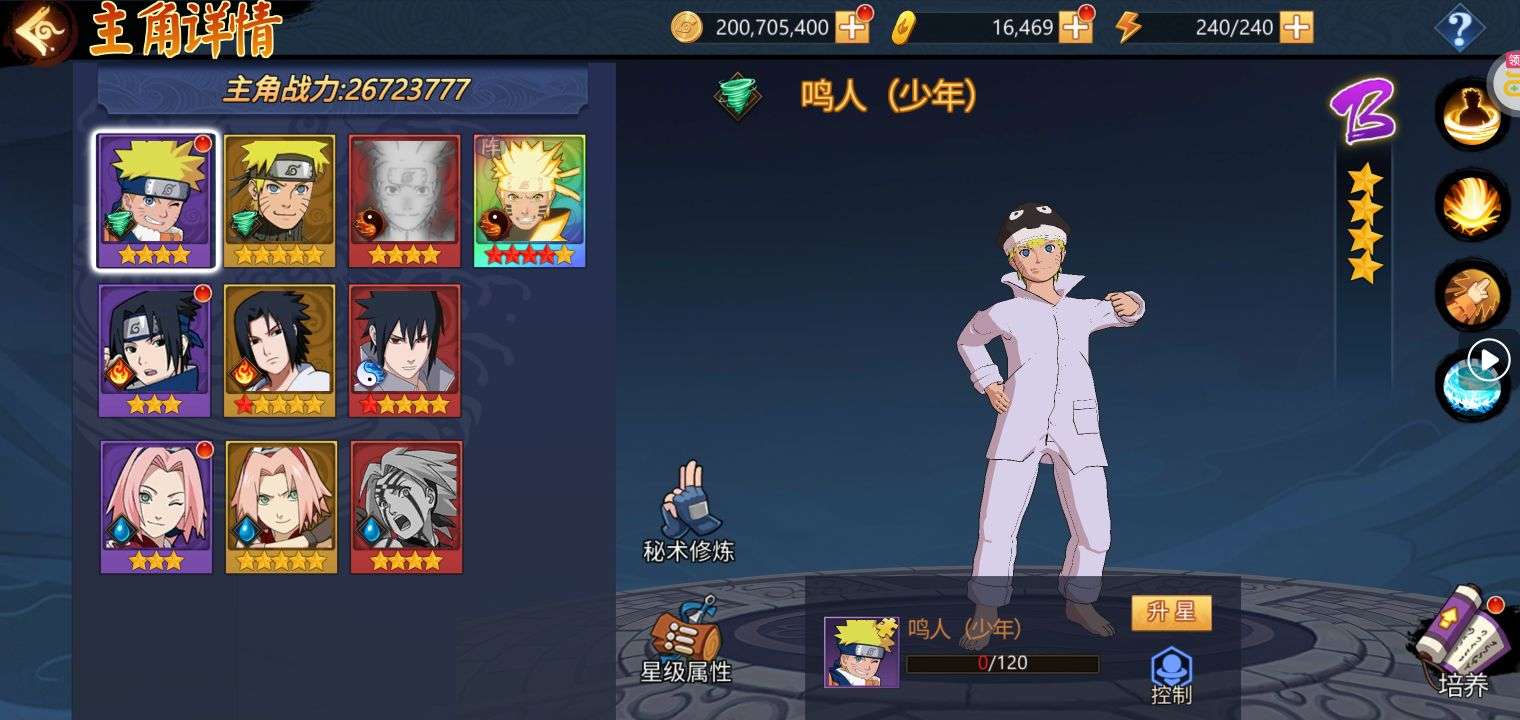Open 秘术修炼 secret technique training
The height and width of the screenshot is (720, 1520).
[x=689, y=511]
